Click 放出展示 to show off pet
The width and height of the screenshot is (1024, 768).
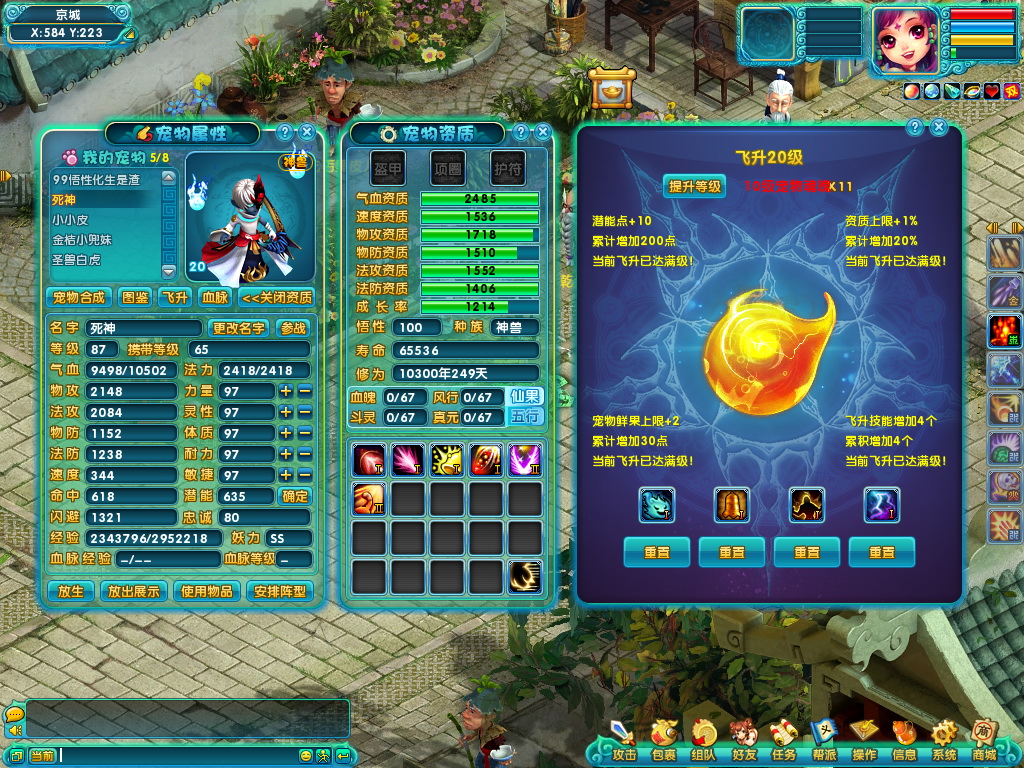coord(134,591)
